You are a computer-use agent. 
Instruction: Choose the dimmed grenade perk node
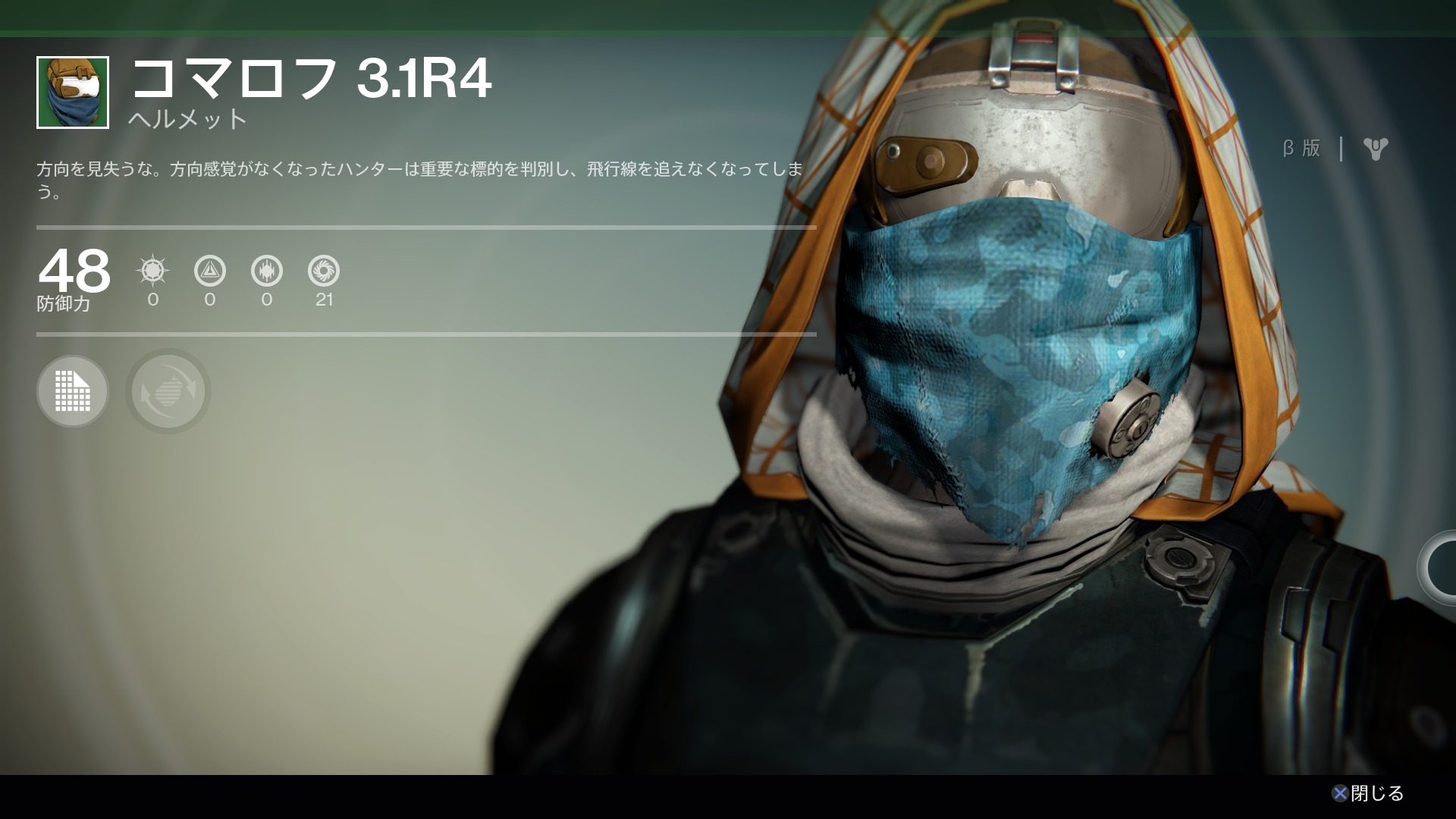(x=168, y=391)
